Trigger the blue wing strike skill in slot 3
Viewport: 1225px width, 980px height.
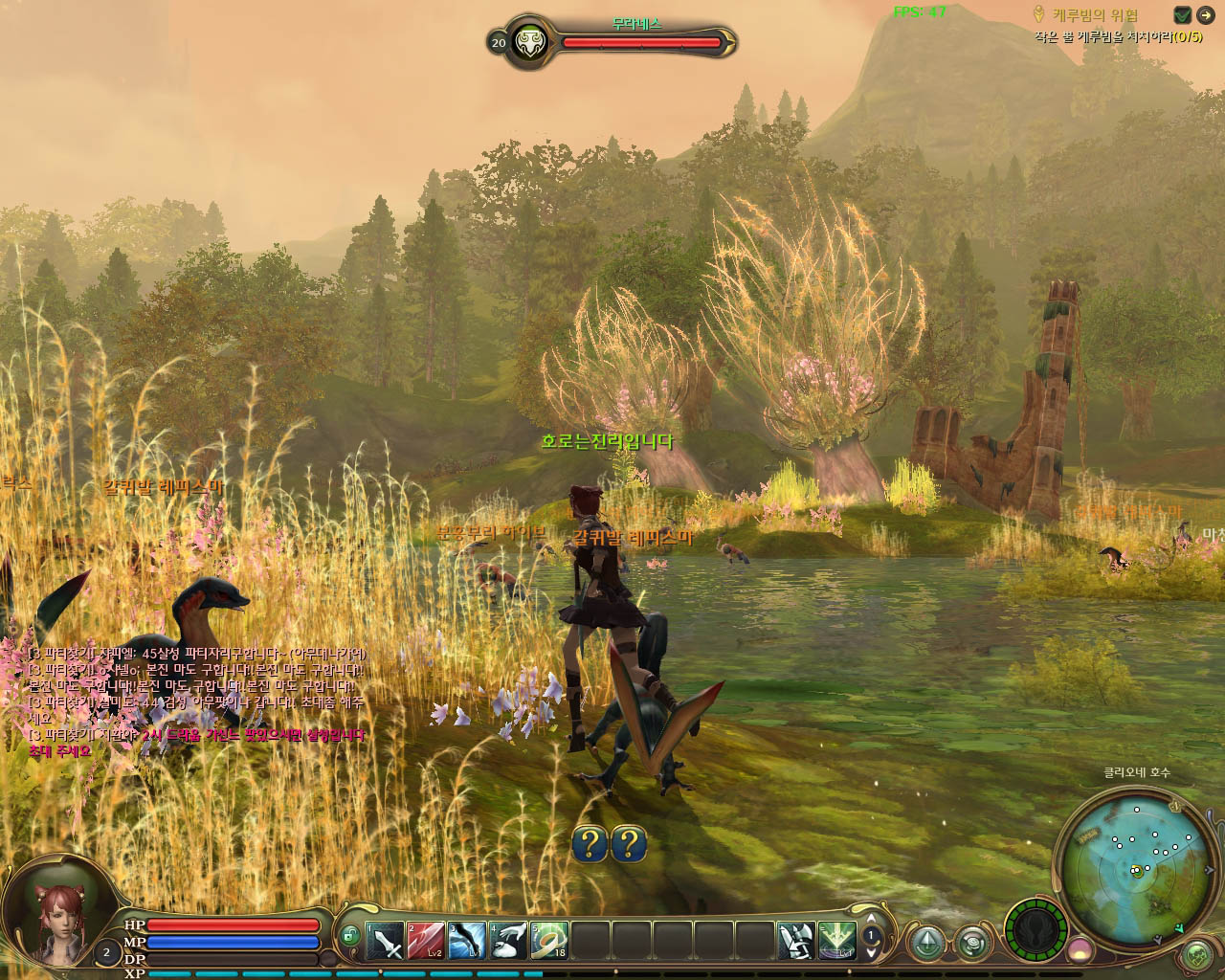point(467,941)
